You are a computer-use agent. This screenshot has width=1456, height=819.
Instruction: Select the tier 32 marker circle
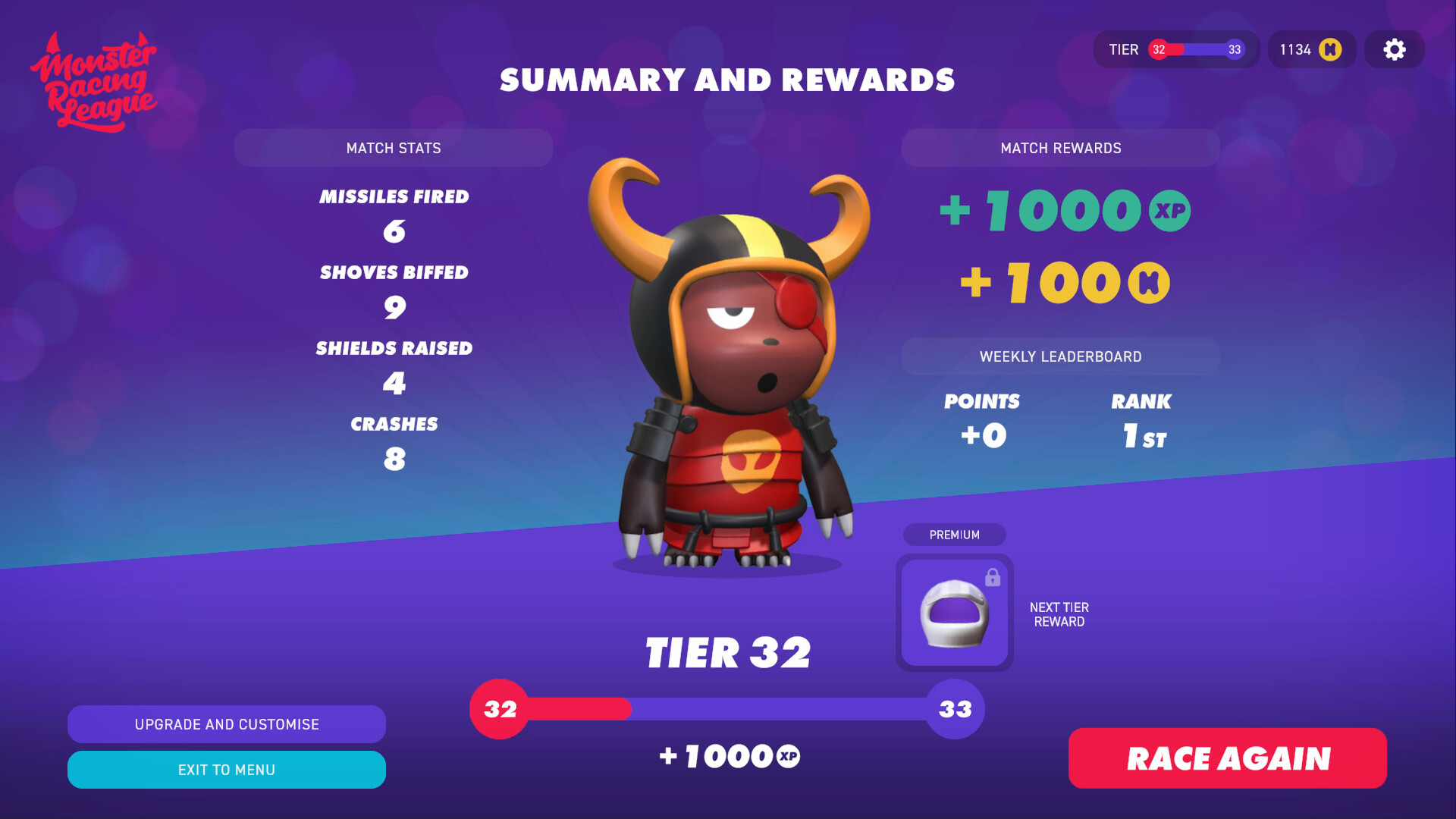point(500,710)
